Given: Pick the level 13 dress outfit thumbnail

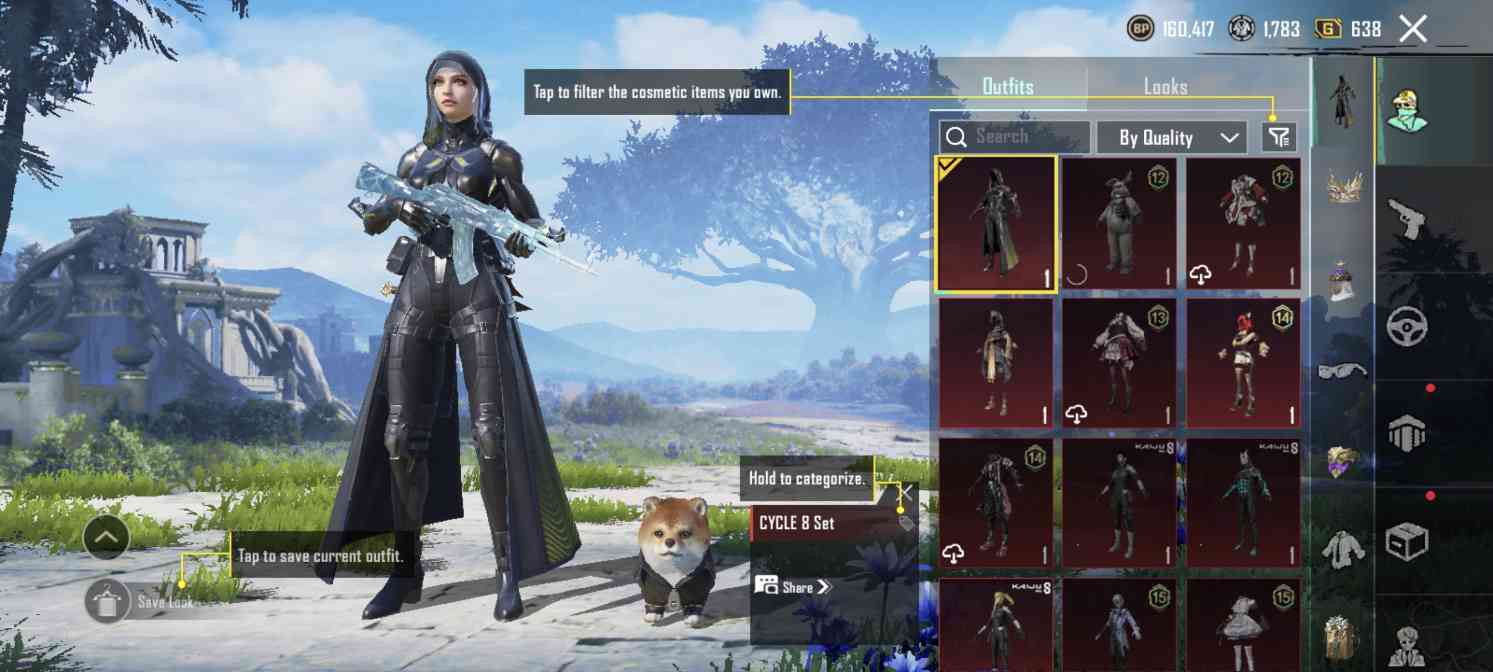Looking at the screenshot, I should [1119, 362].
